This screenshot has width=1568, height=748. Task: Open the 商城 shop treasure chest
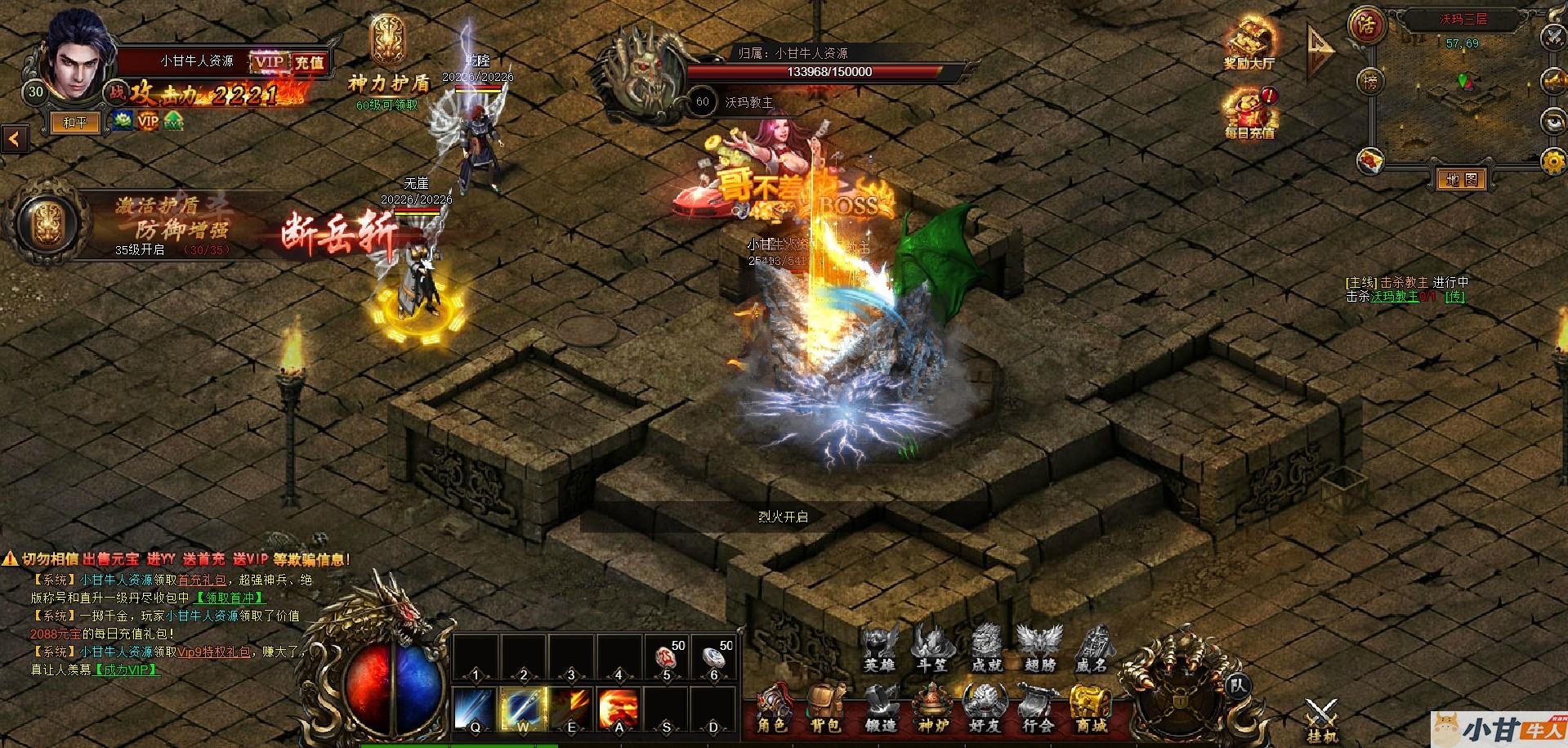coord(1091,708)
